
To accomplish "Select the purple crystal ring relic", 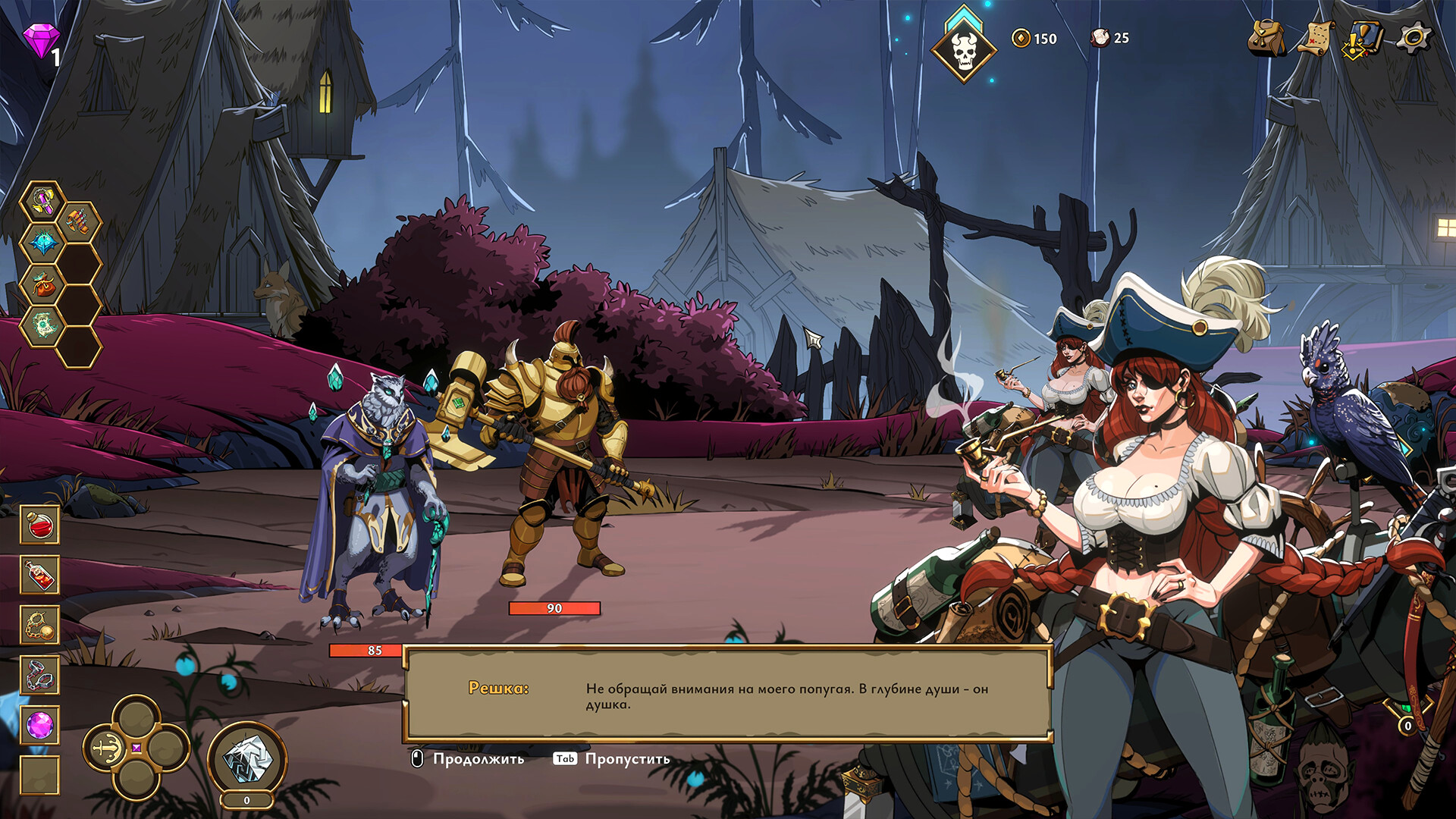I will click(44, 202).
